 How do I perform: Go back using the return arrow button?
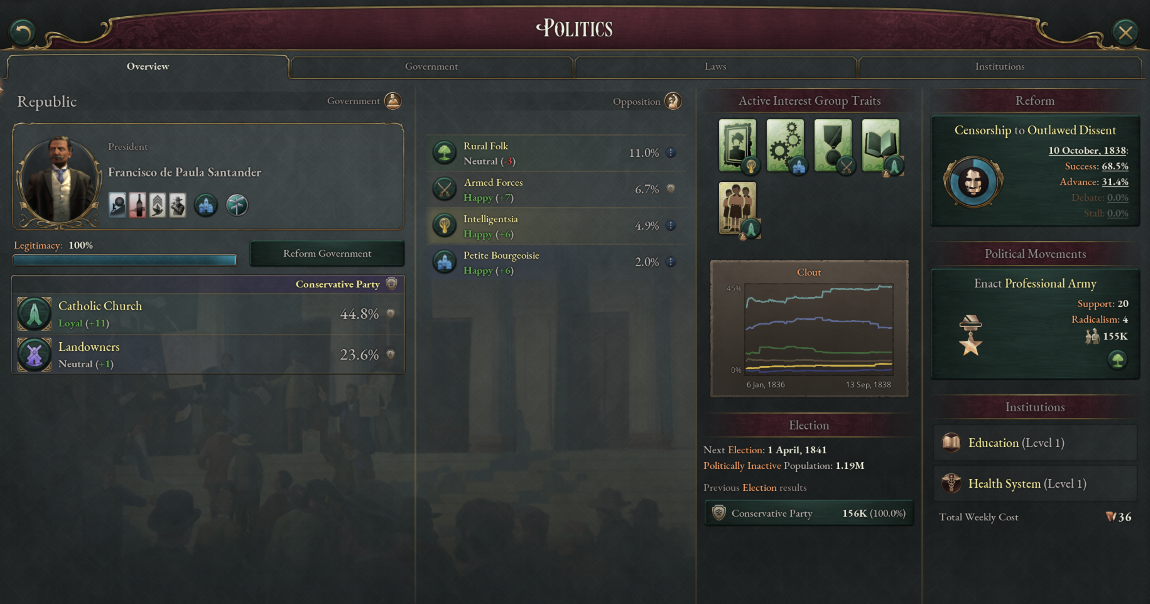[x=23, y=33]
